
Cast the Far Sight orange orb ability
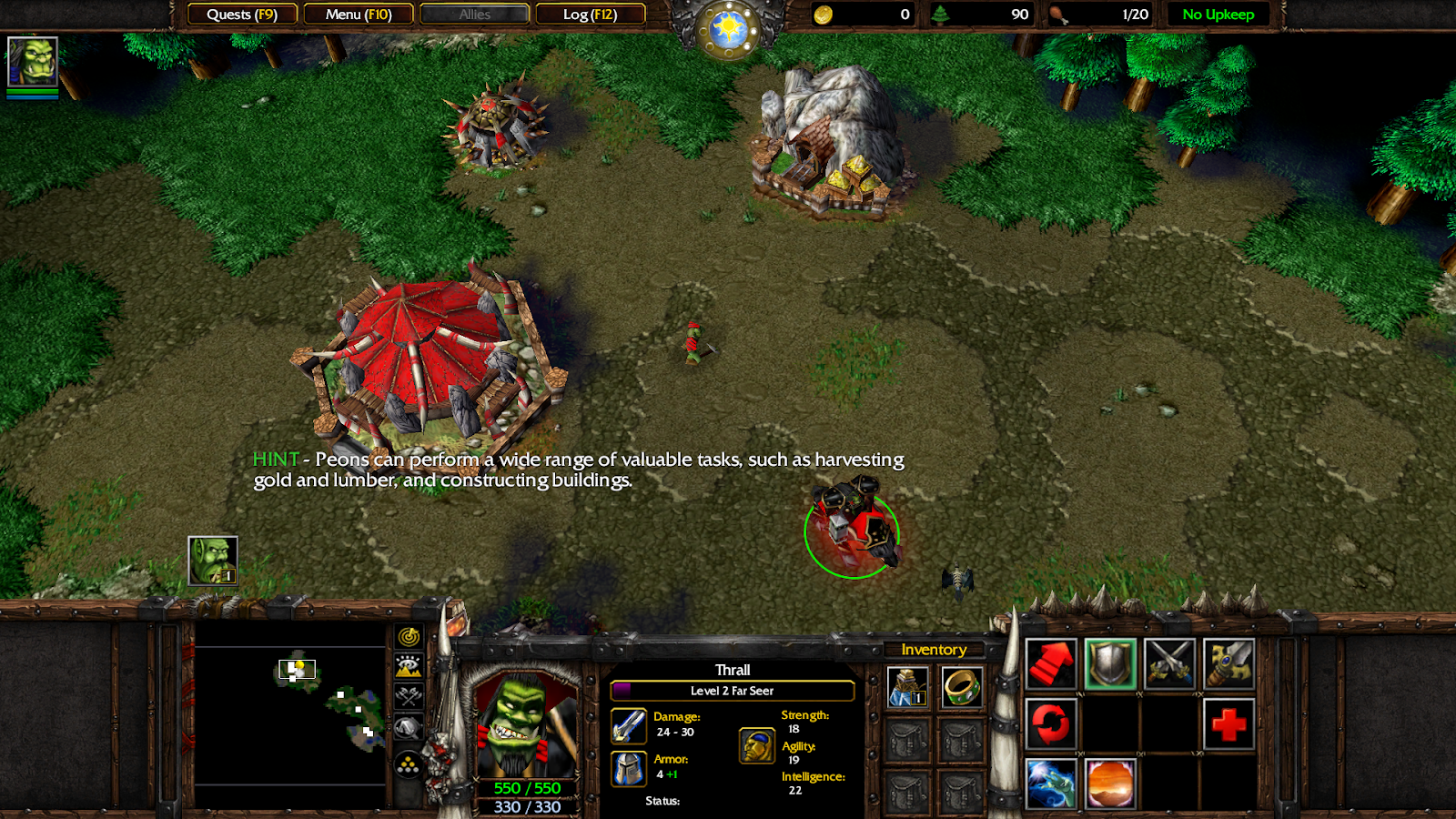(x=1110, y=784)
